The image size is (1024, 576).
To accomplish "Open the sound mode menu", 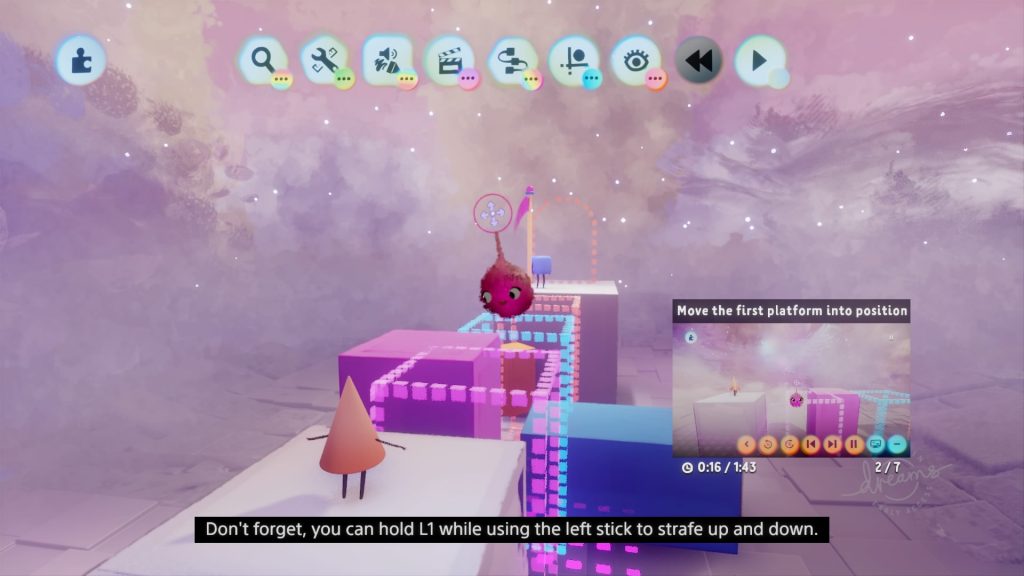I will click(386, 60).
